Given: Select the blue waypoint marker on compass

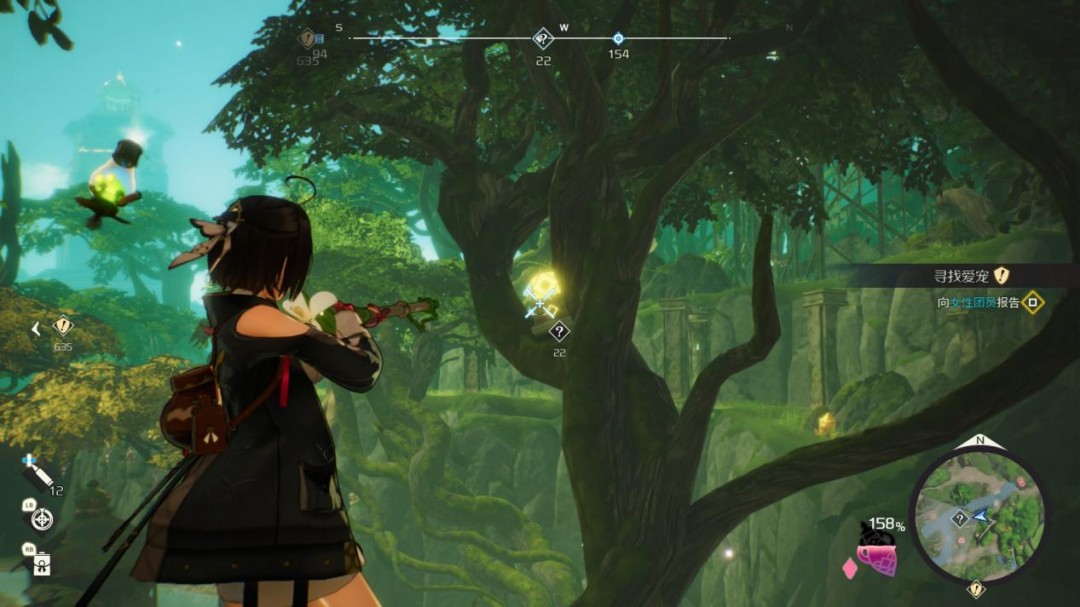Looking at the screenshot, I should click(x=618, y=38).
